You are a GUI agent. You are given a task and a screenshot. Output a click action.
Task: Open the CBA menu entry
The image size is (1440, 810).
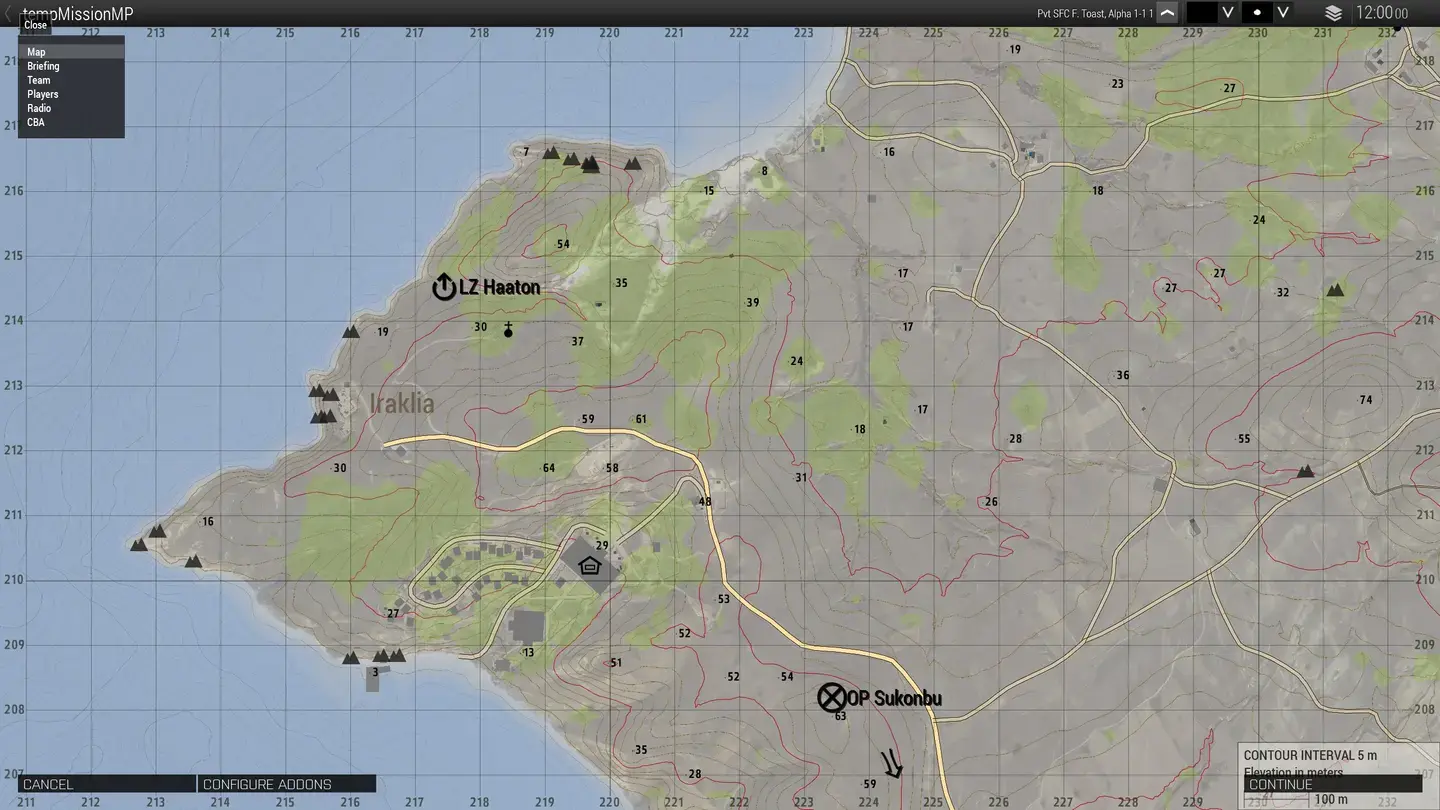(35, 121)
